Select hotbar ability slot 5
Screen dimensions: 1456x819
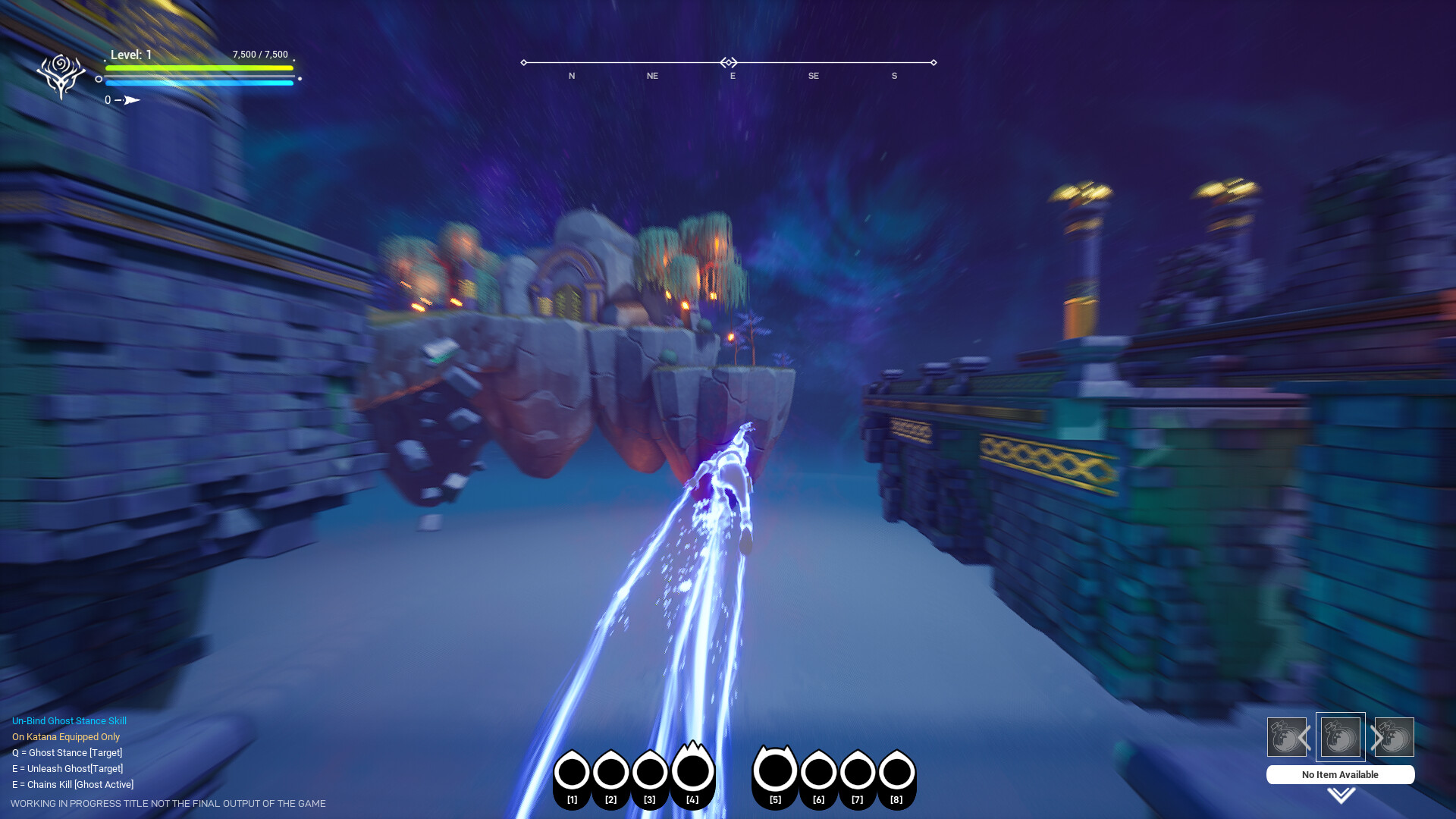[x=775, y=773]
